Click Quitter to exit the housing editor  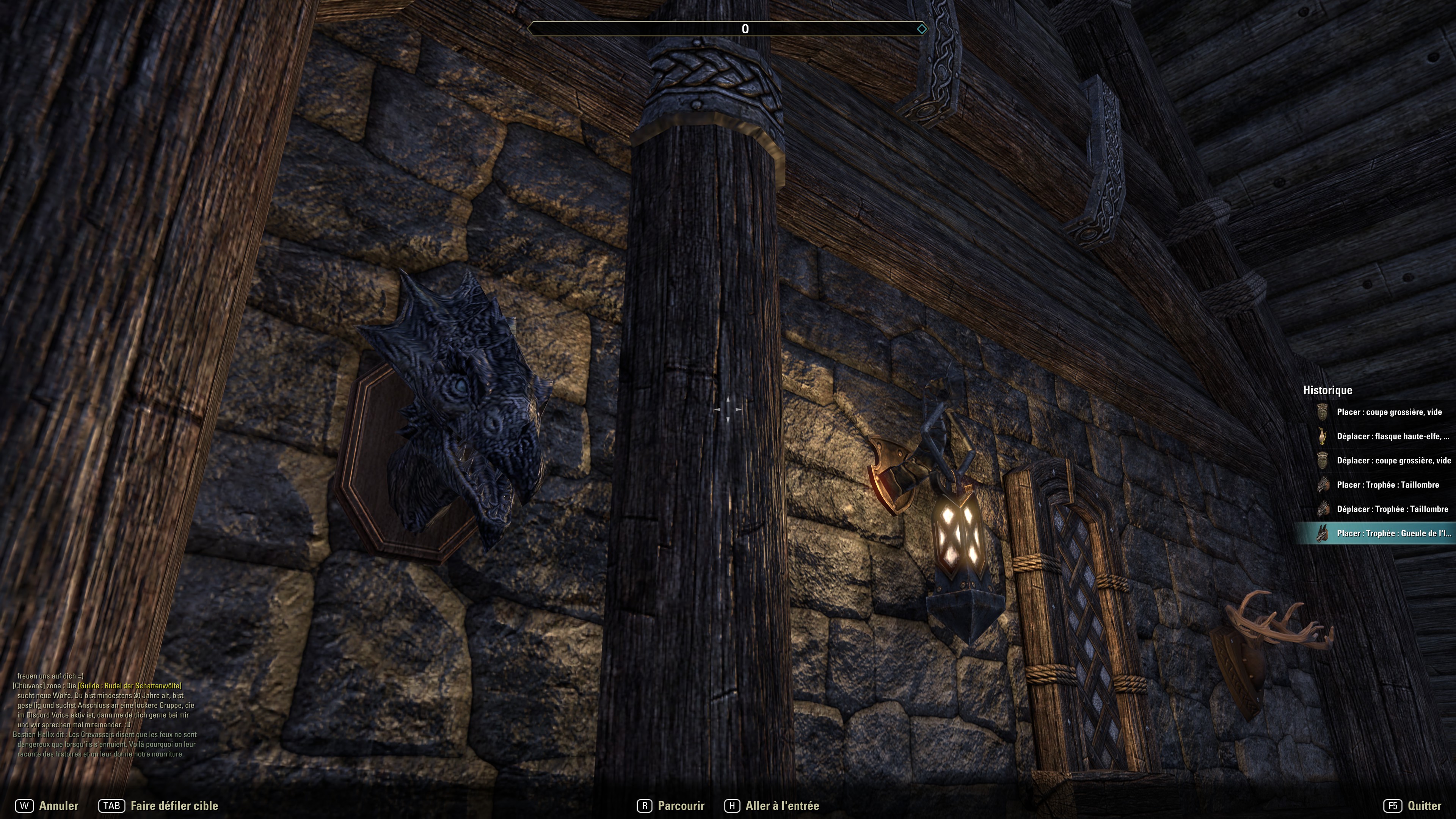tap(1412, 806)
